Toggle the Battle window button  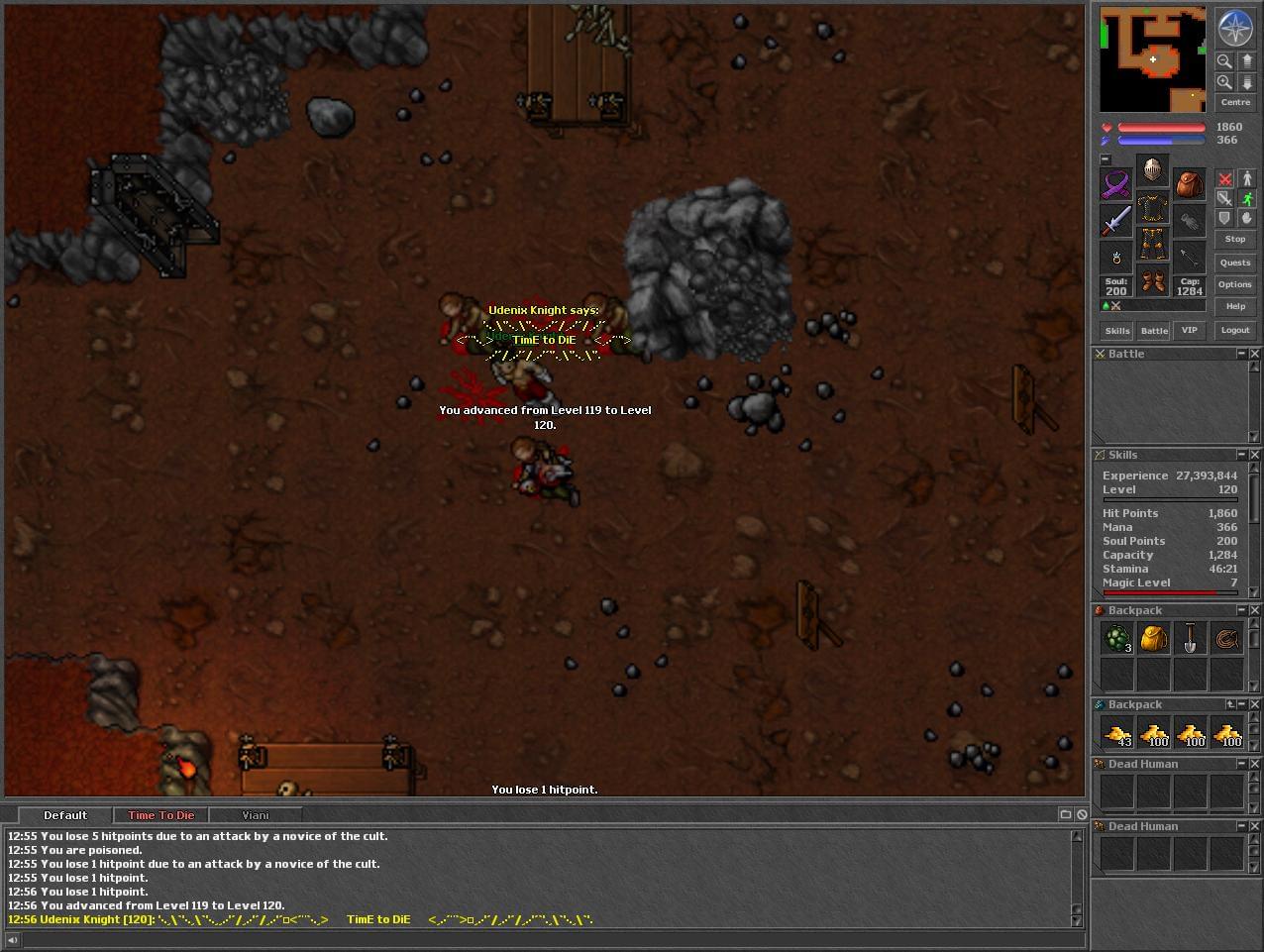tap(1154, 330)
